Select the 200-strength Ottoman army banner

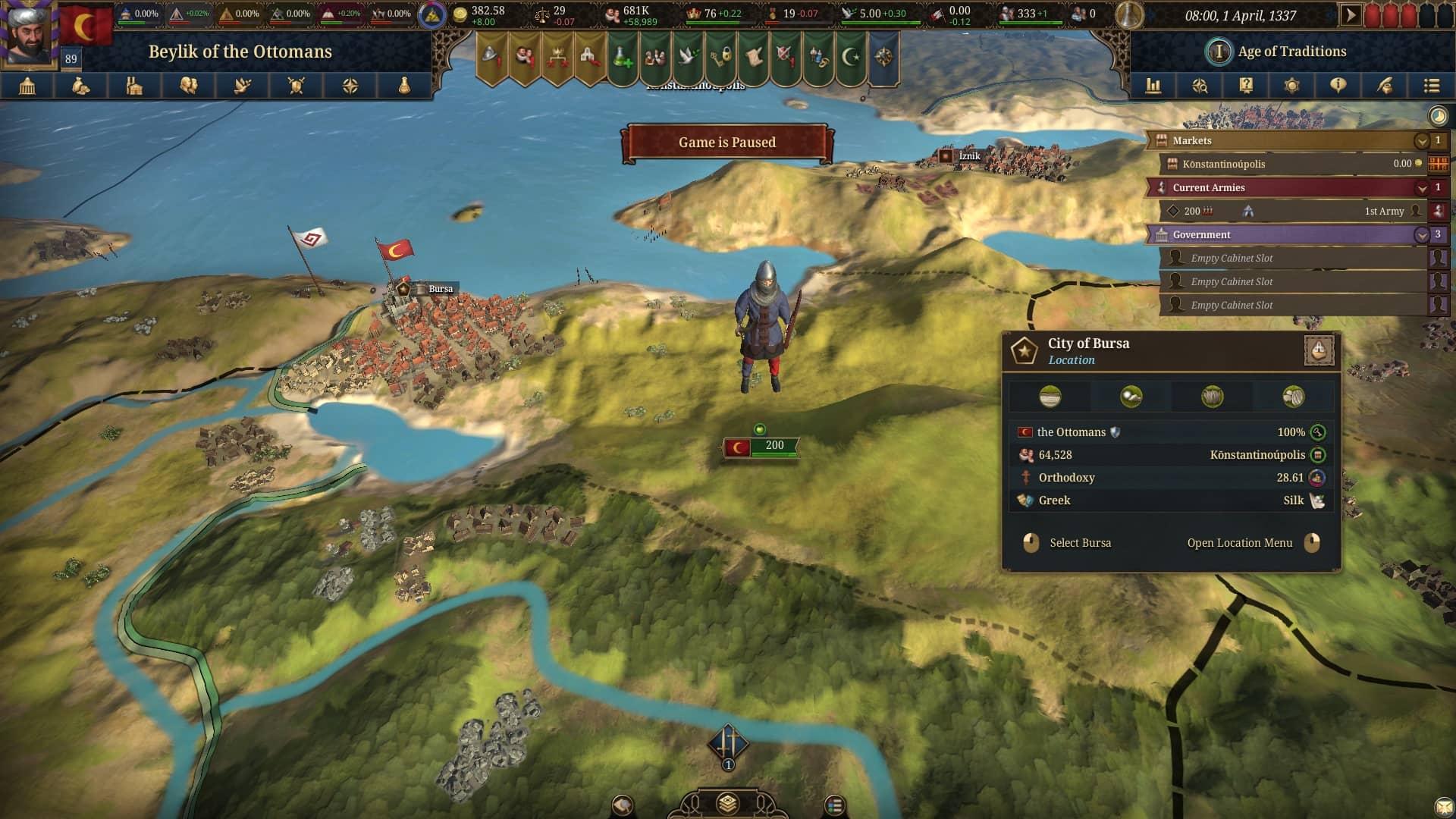coord(761,447)
